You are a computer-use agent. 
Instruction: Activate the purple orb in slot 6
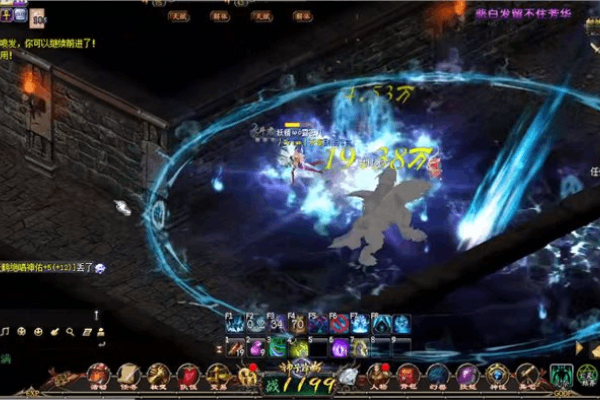coord(339,347)
